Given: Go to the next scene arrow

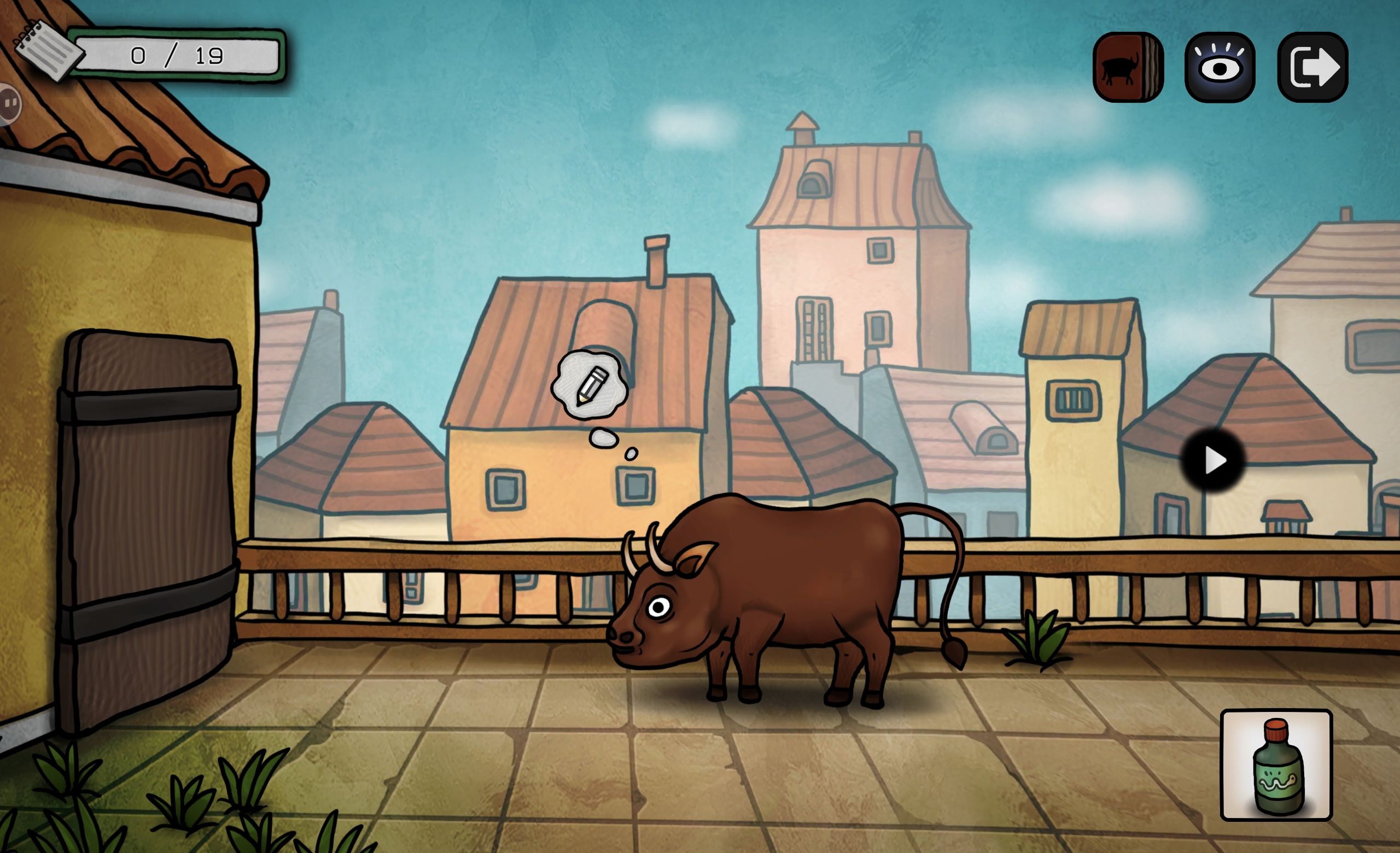Looking at the screenshot, I should point(1214,460).
